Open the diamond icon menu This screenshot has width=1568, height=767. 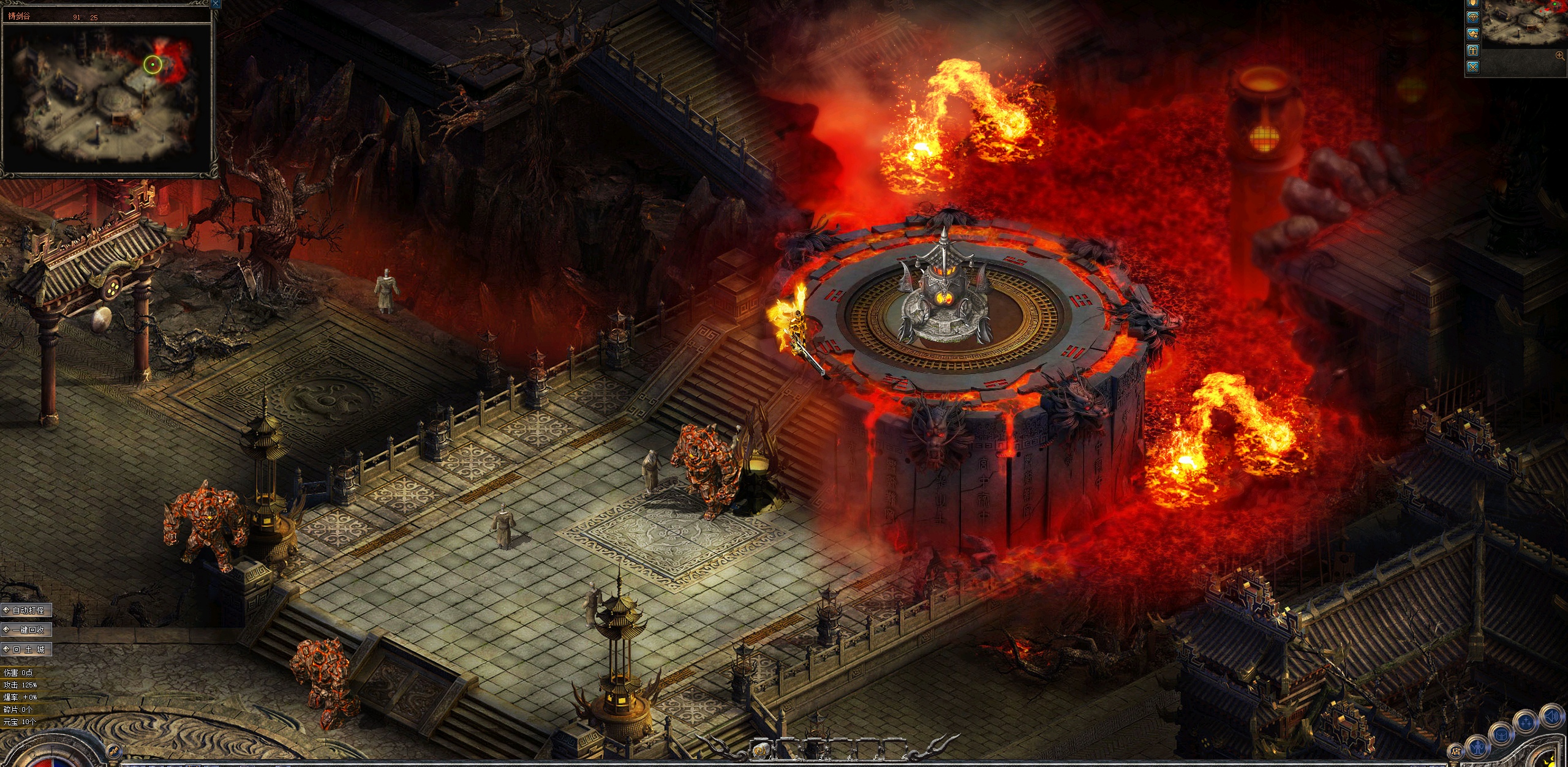(1473, 18)
